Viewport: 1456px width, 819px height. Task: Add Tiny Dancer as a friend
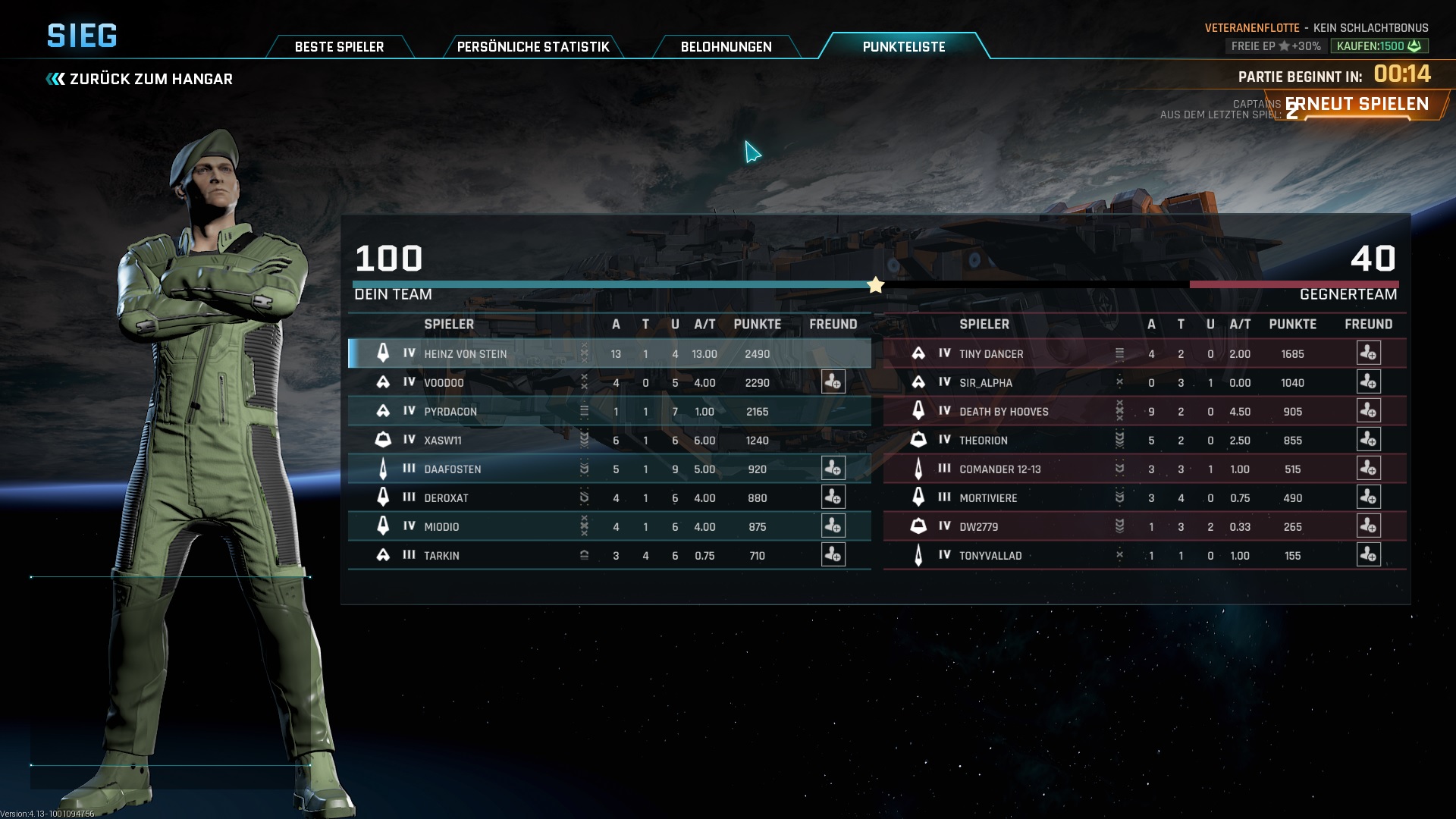tap(1368, 353)
